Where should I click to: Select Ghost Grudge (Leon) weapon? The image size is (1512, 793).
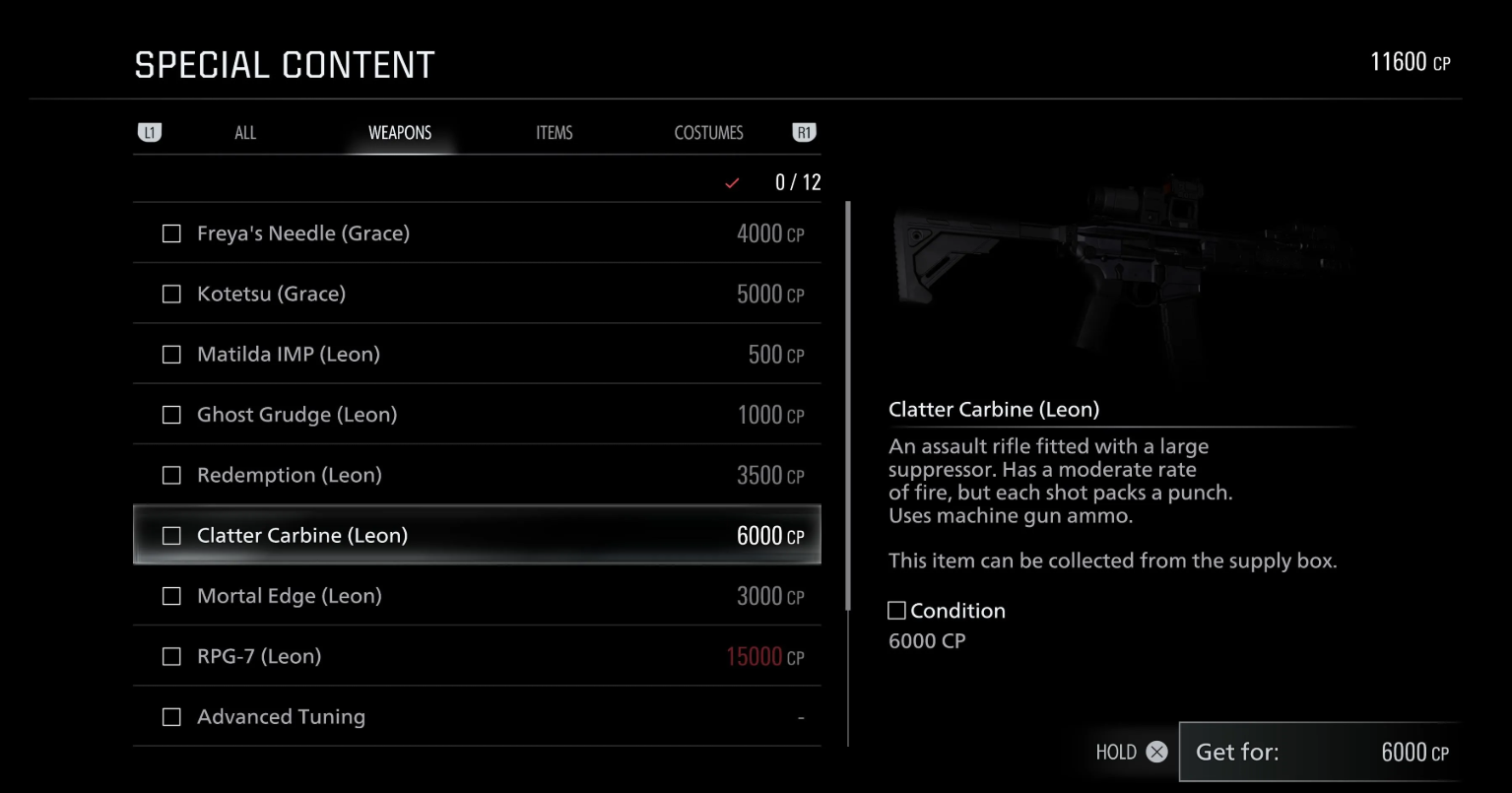[477, 415]
